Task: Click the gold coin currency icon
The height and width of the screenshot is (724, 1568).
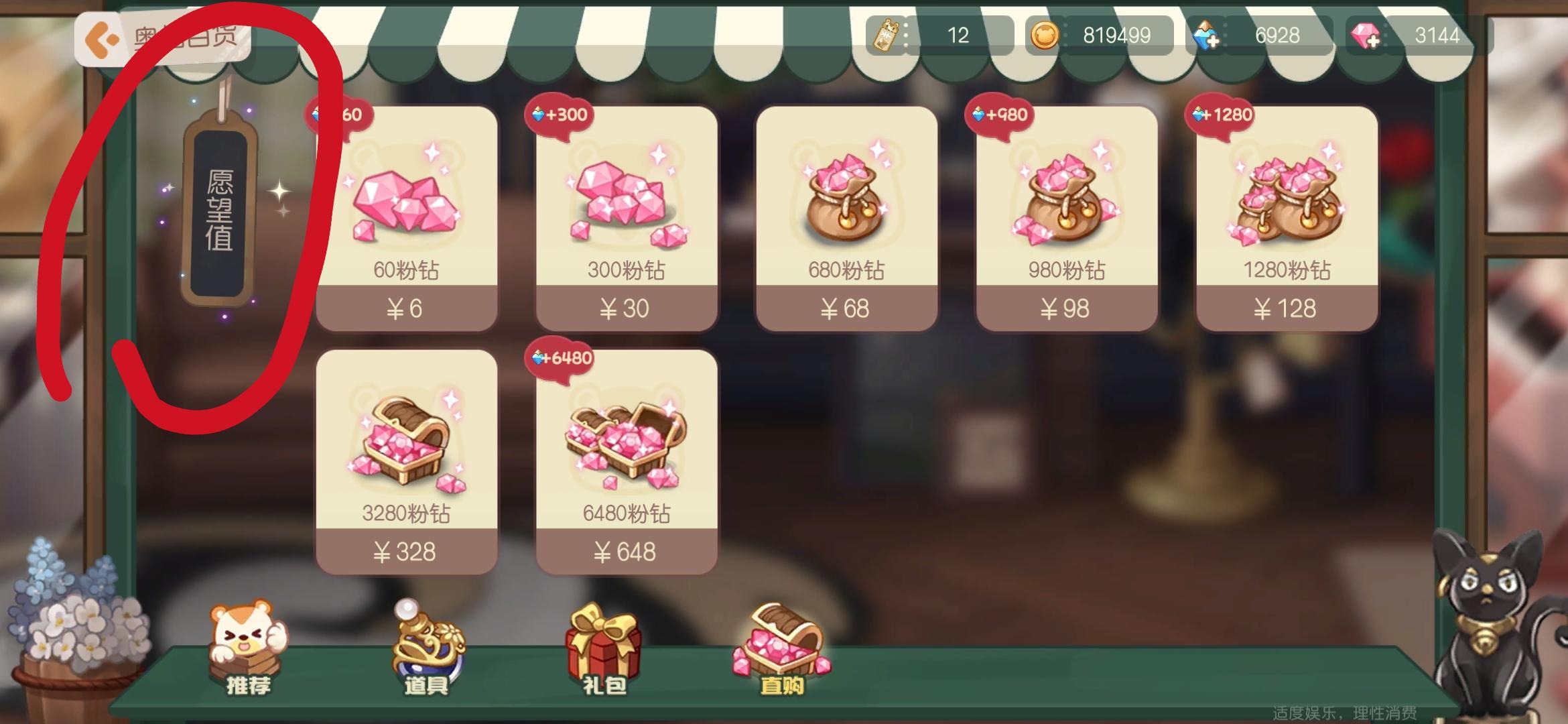Action: coord(1045,35)
